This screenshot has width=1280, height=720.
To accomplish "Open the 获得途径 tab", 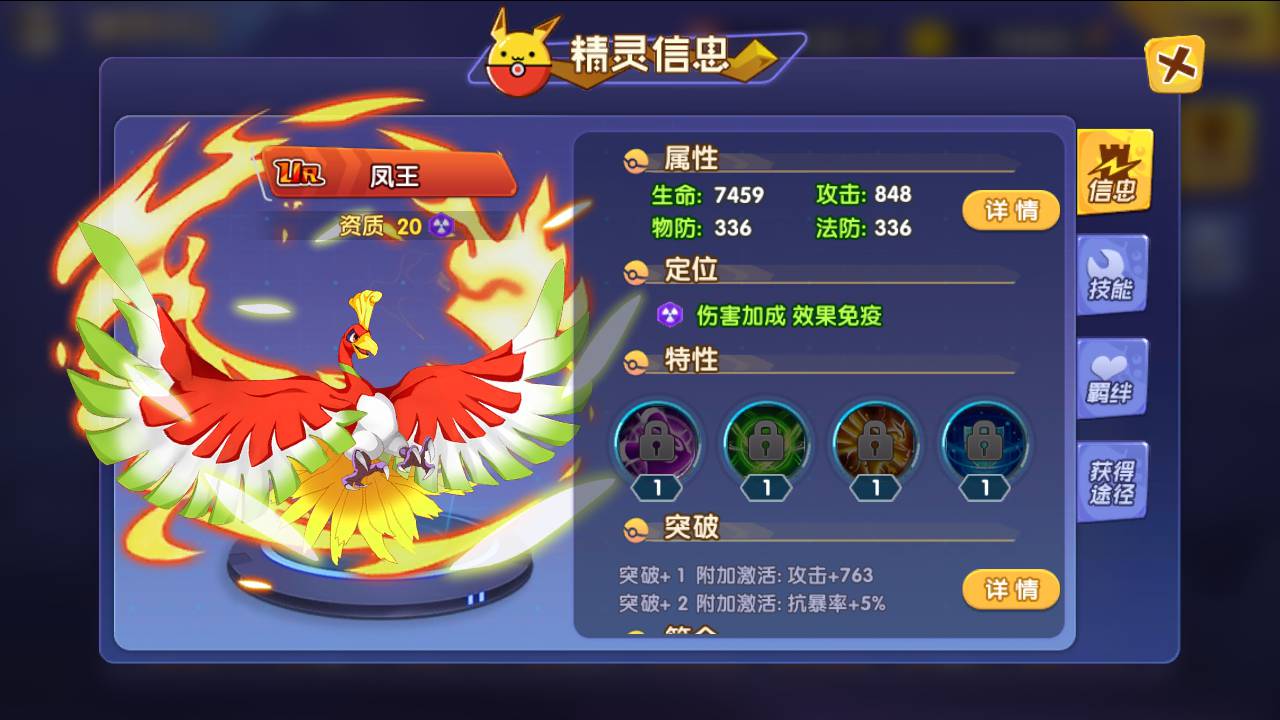I will click(1113, 479).
